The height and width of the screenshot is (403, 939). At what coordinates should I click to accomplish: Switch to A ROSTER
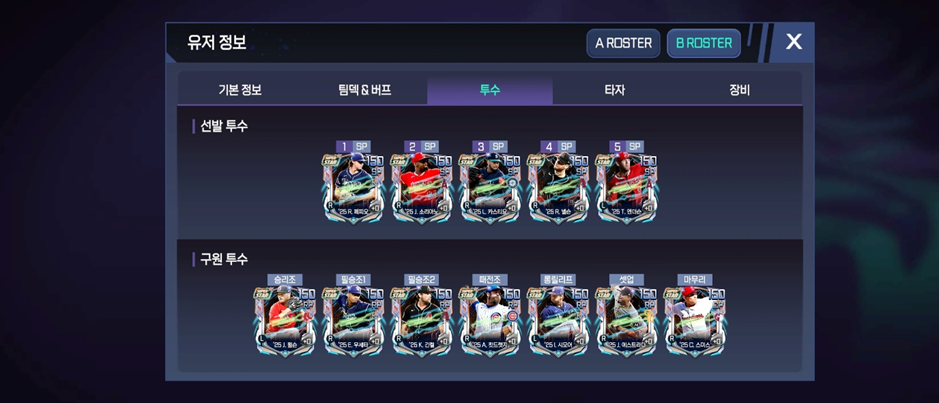[x=623, y=43]
